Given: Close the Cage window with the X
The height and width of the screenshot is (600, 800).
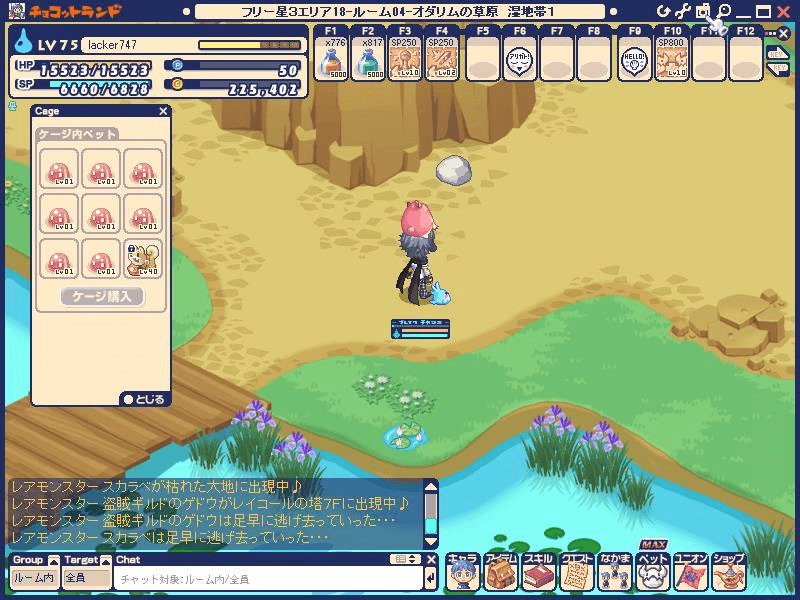Looking at the screenshot, I should (x=163, y=112).
